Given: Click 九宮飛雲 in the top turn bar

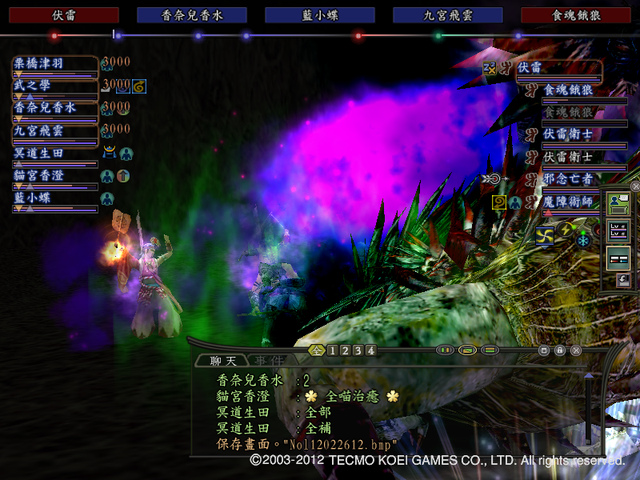Looking at the screenshot, I should pos(448,15).
